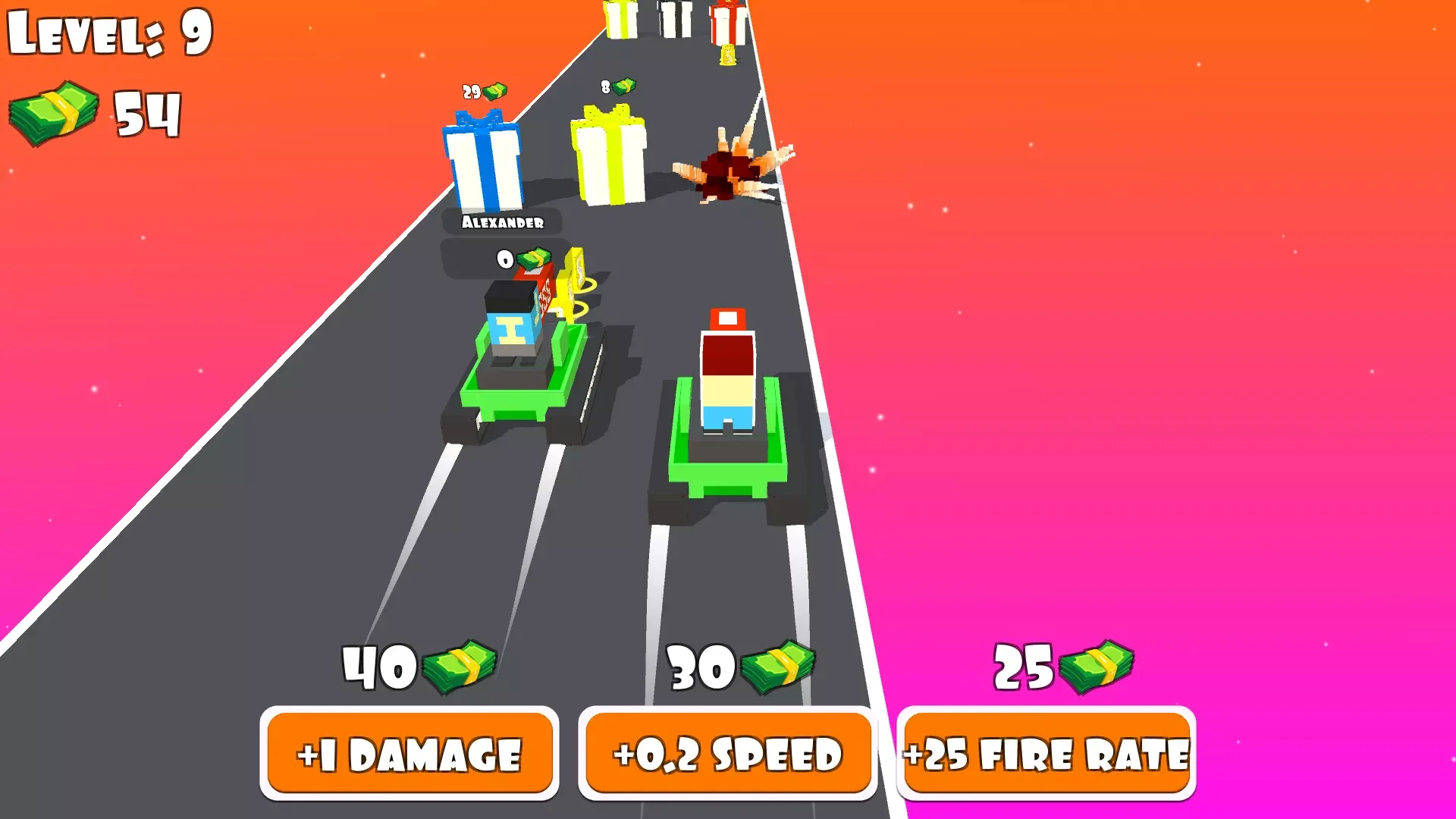Purchase the +0.2 Speed upgrade
The width and height of the screenshot is (1456, 819).
point(728,753)
